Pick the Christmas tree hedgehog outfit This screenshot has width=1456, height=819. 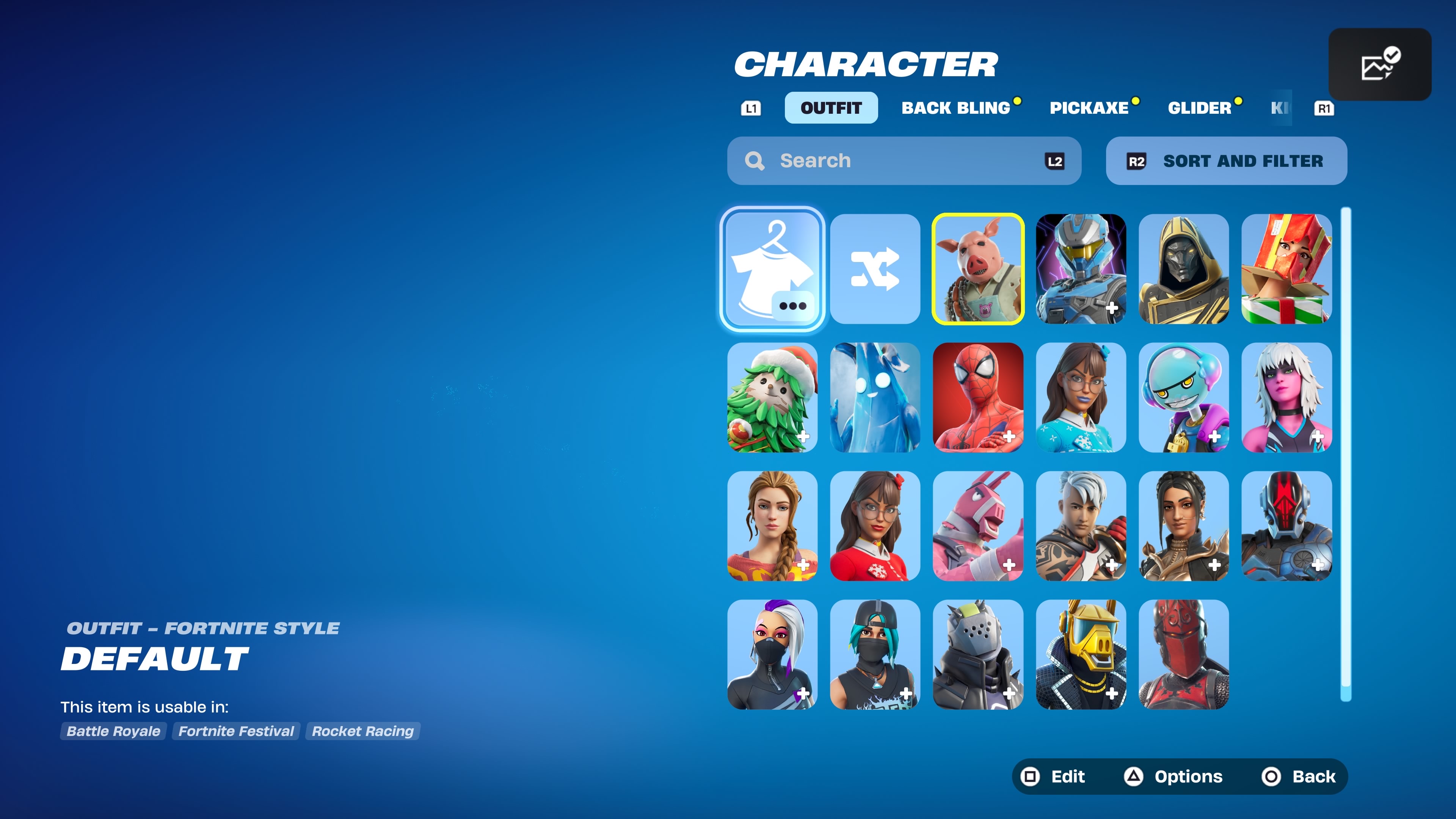pyautogui.click(x=772, y=397)
